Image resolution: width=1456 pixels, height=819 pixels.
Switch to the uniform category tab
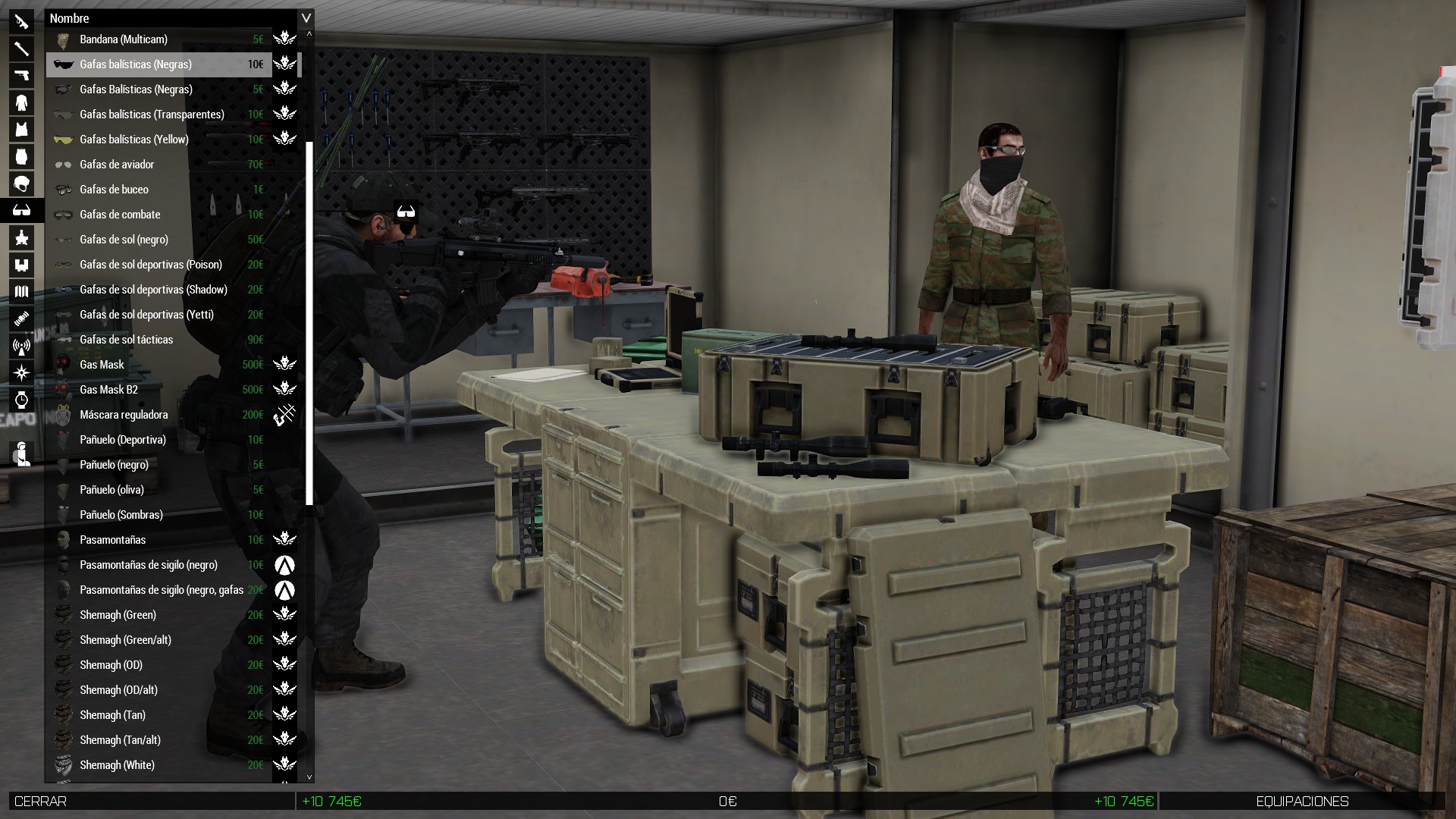(21, 102)
